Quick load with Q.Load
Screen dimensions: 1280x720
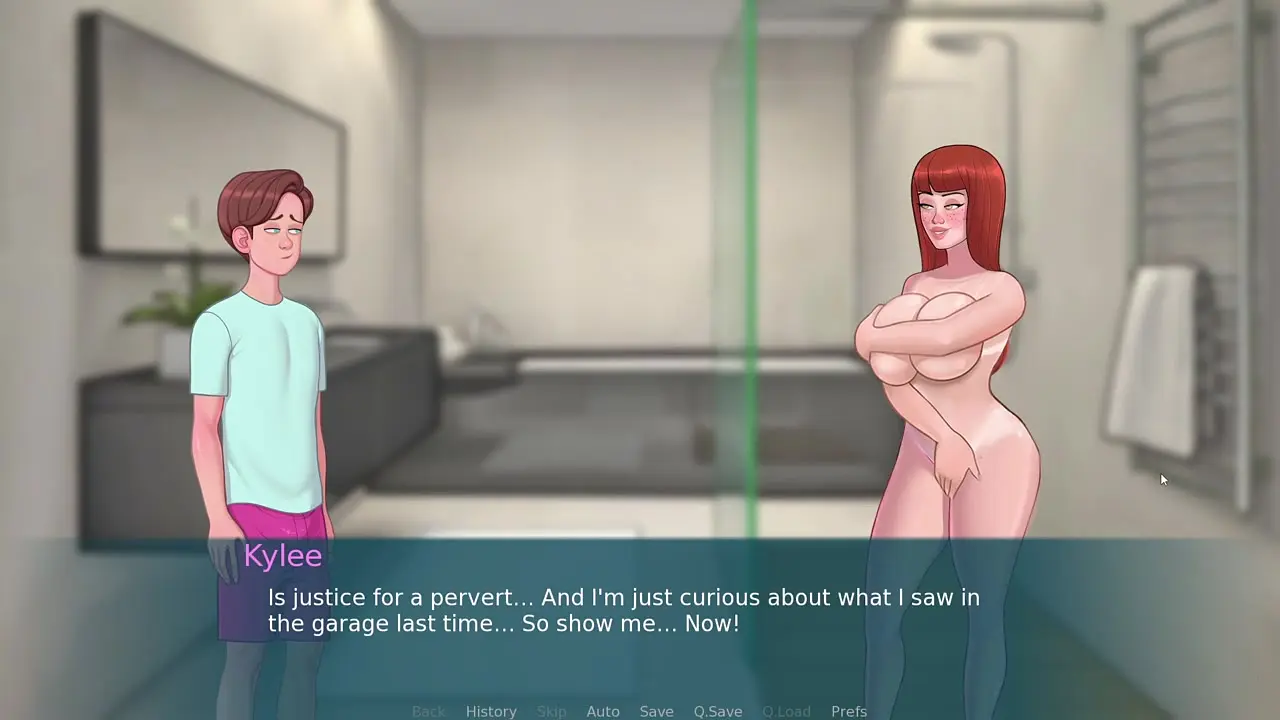pos(786,711)
